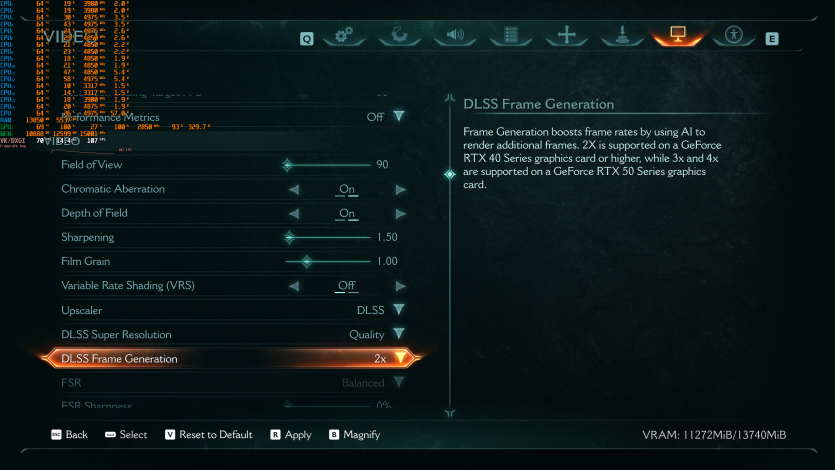The width and height of the screenshot is (835, 470).
Task: Move the Film Grain slider
Action: tap(307, 262)
